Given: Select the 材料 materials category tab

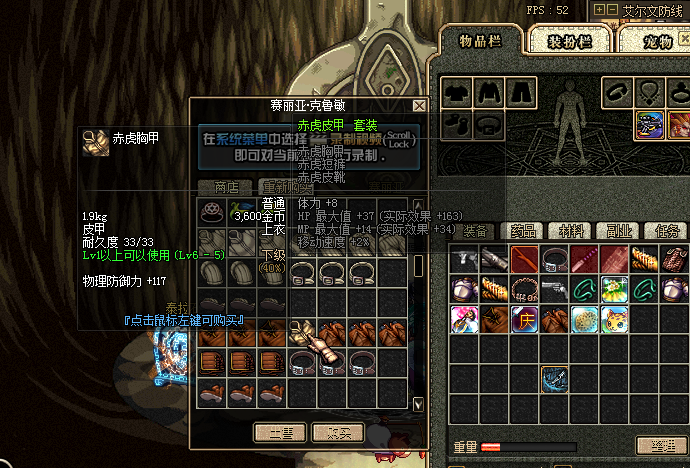Looking at the screenshot, I should (574, 231).
